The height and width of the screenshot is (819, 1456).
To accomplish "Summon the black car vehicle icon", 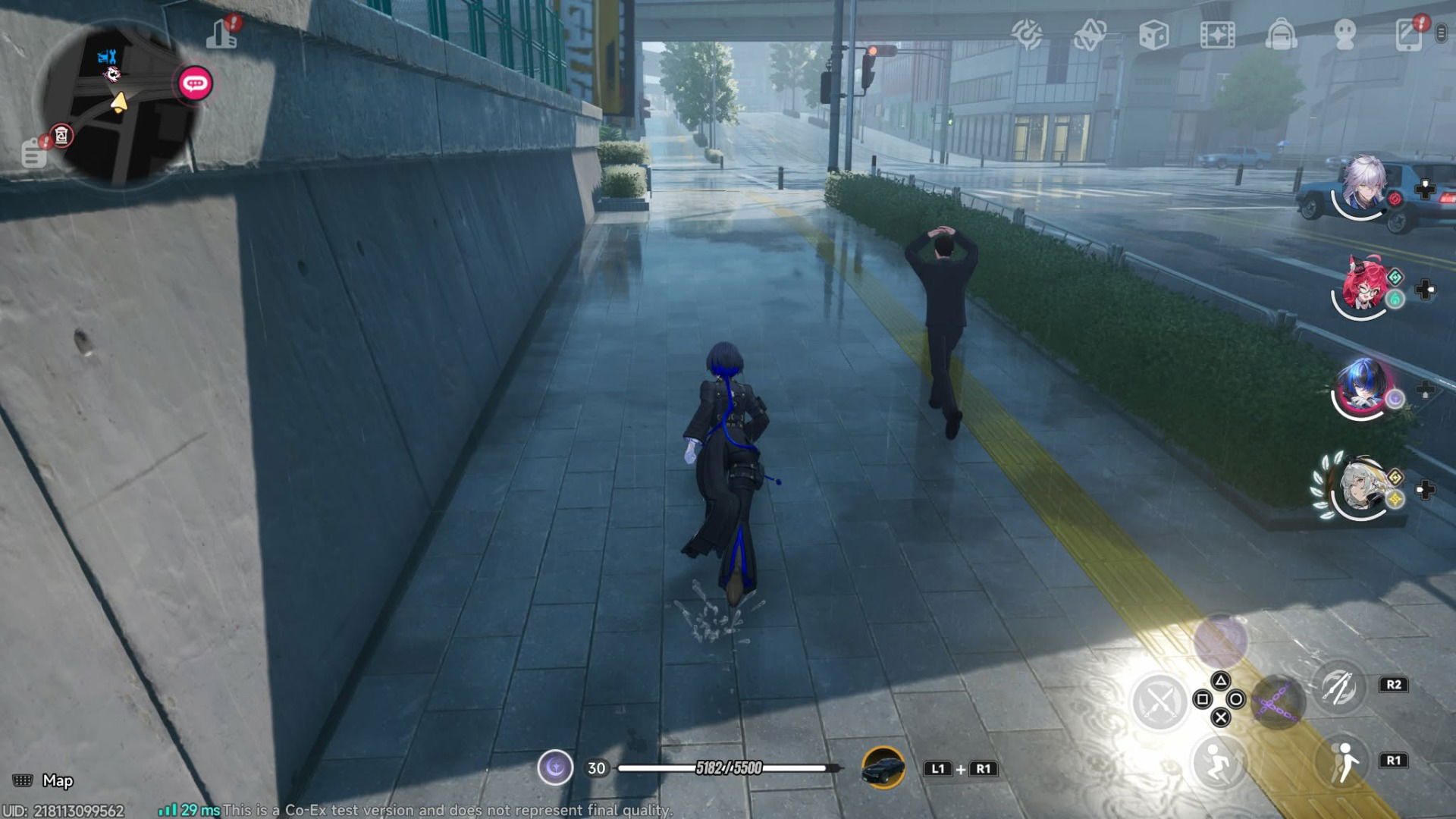I will click(x=883, y=767).
